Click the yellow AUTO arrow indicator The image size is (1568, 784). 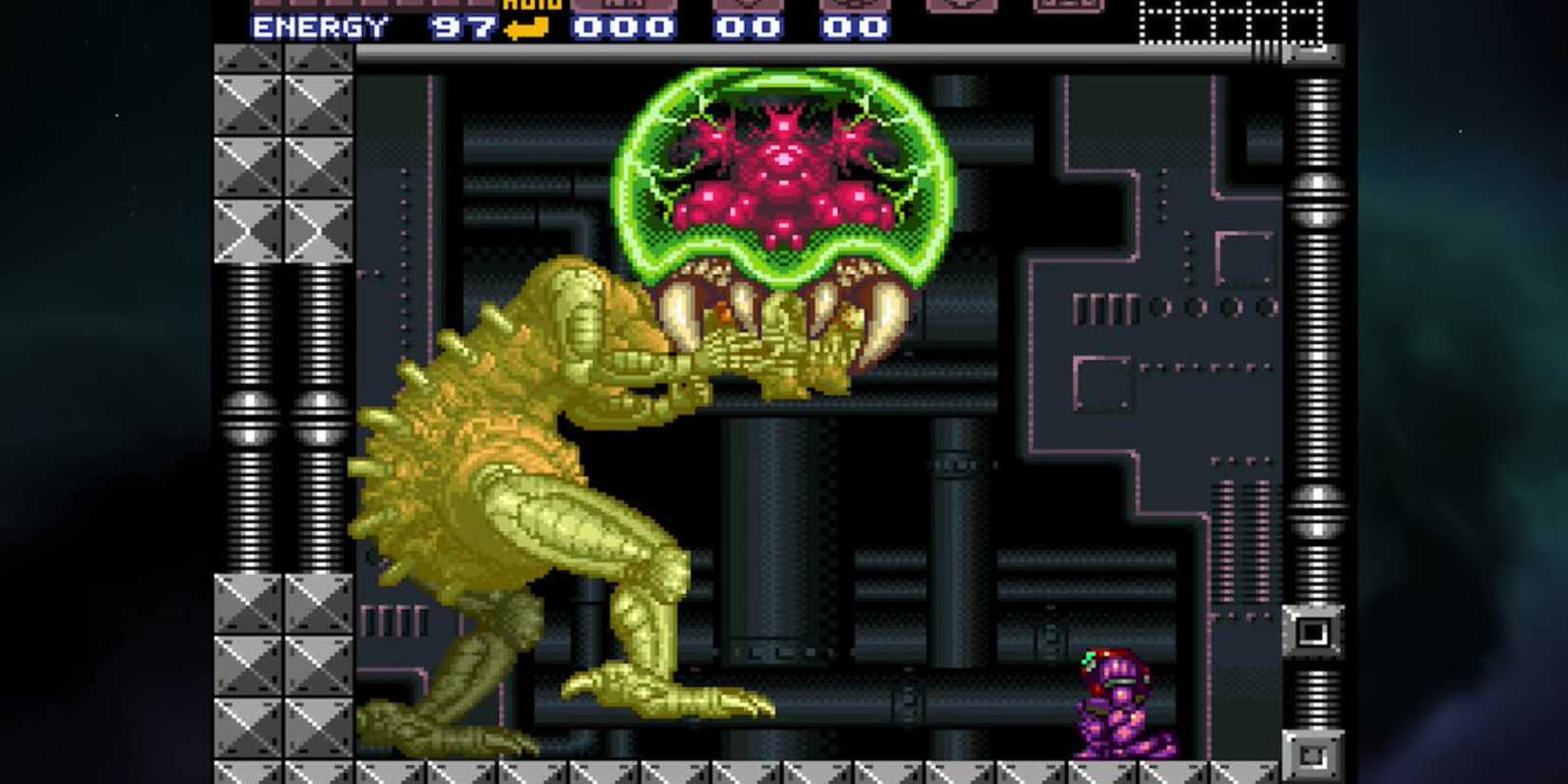[525, 29]
